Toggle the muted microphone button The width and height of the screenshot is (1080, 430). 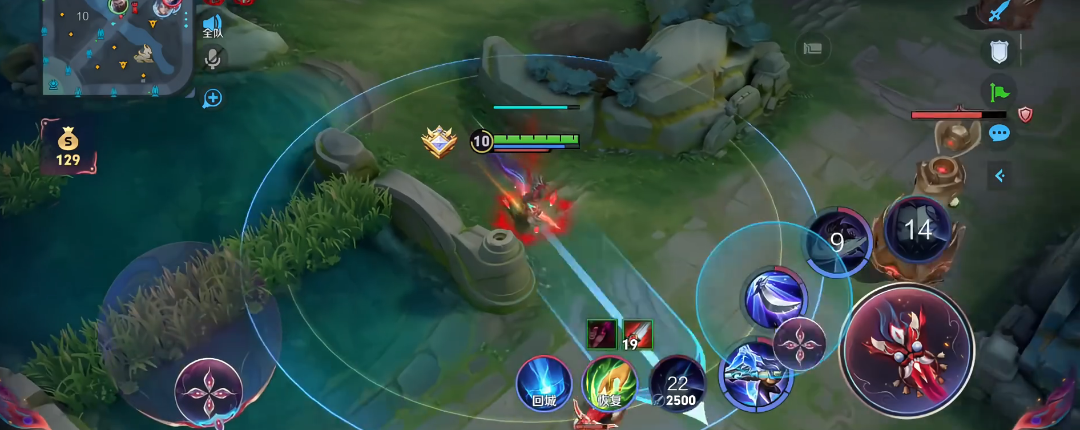[x=212, y=59]
